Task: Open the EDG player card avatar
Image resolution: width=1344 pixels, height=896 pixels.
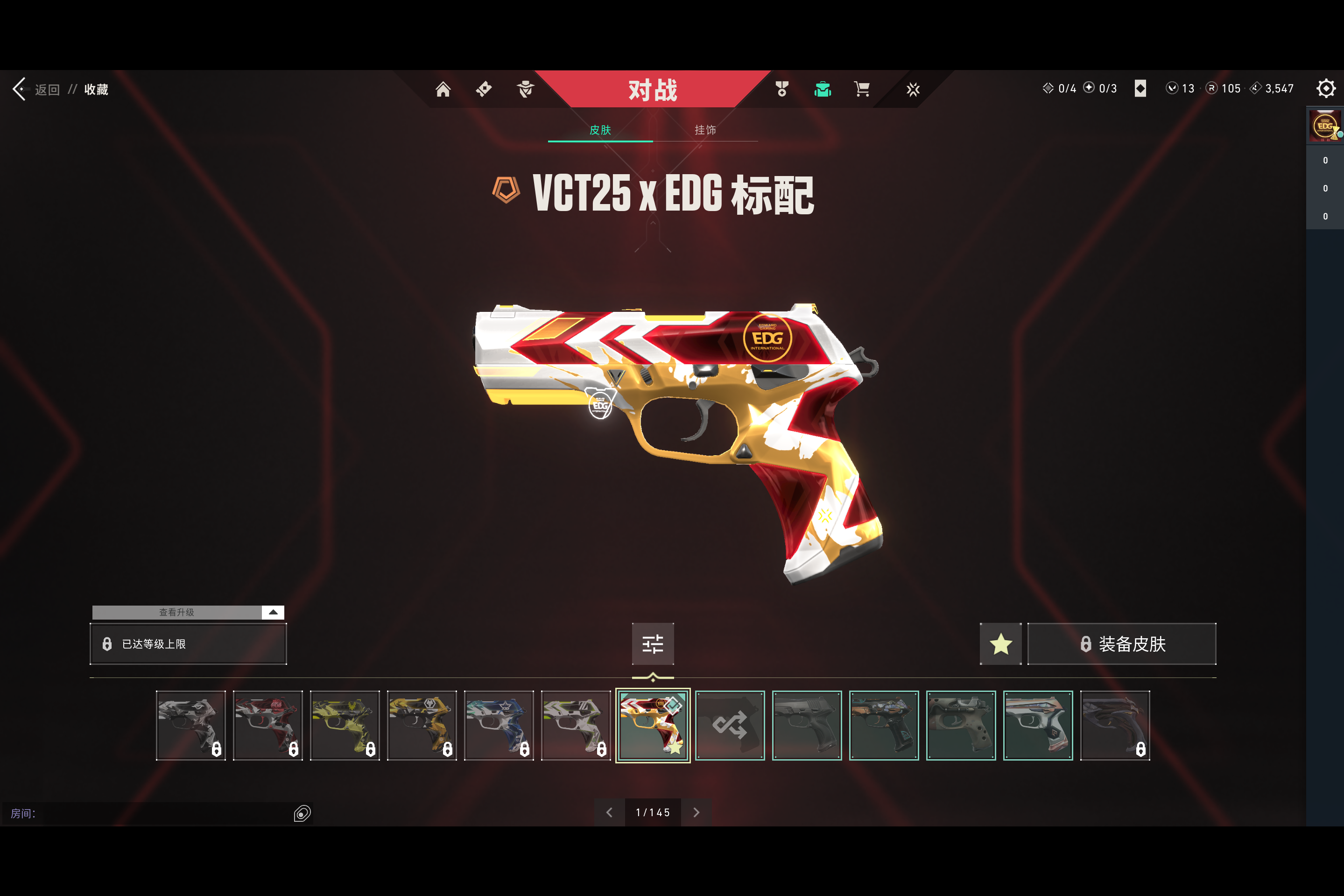Action: (x=1324, y=126)
